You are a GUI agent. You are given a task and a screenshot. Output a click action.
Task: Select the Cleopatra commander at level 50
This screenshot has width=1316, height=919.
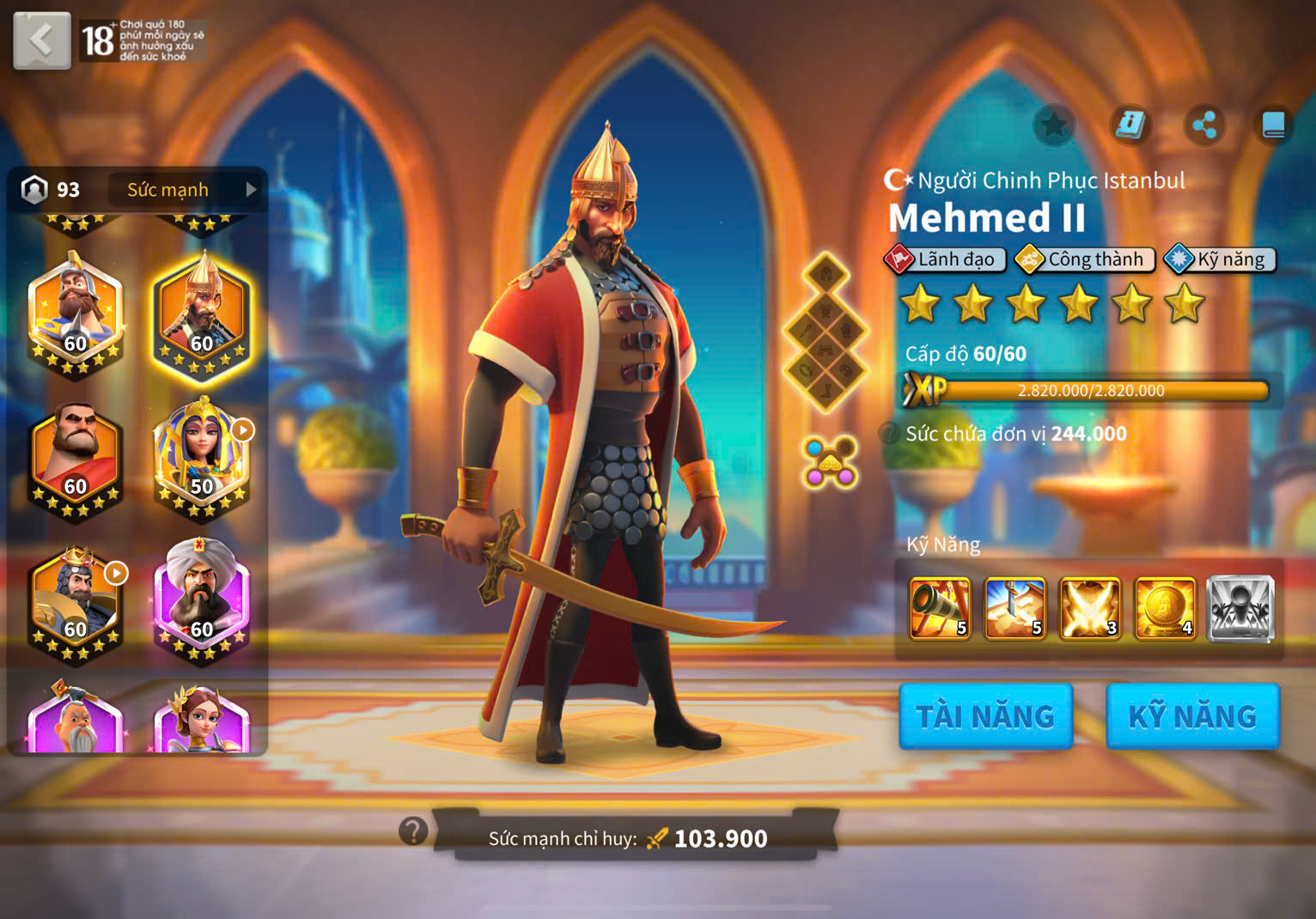pyautogui.click(x=202, y=457)
